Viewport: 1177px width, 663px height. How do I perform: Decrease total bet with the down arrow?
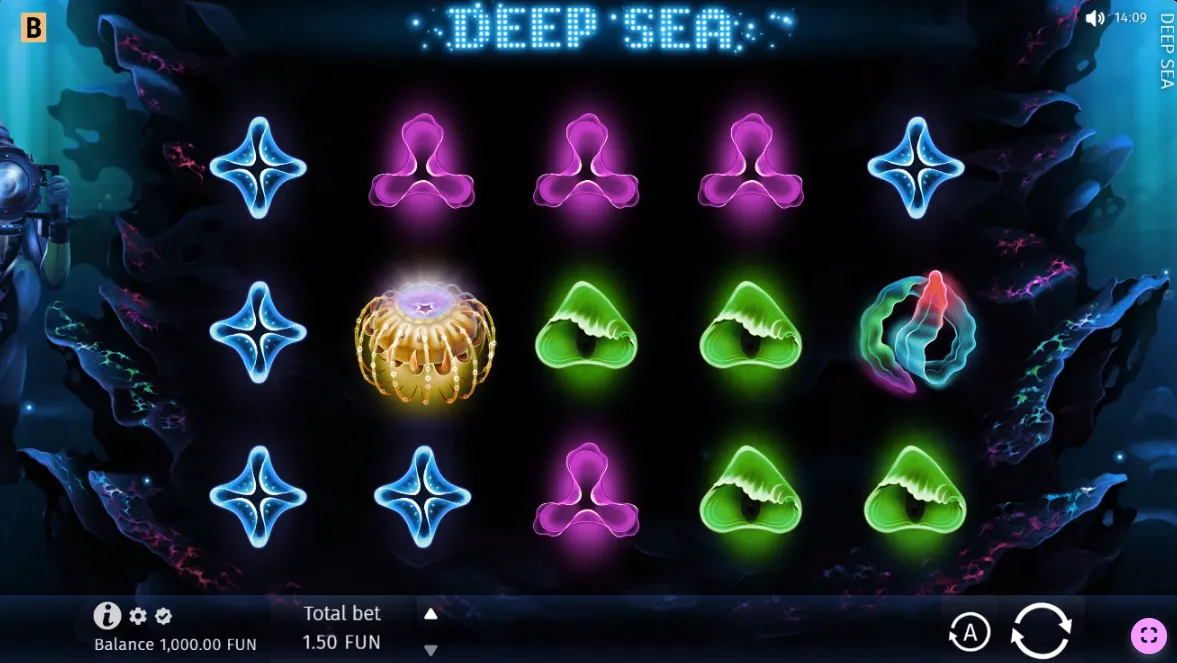pos(431,650)
